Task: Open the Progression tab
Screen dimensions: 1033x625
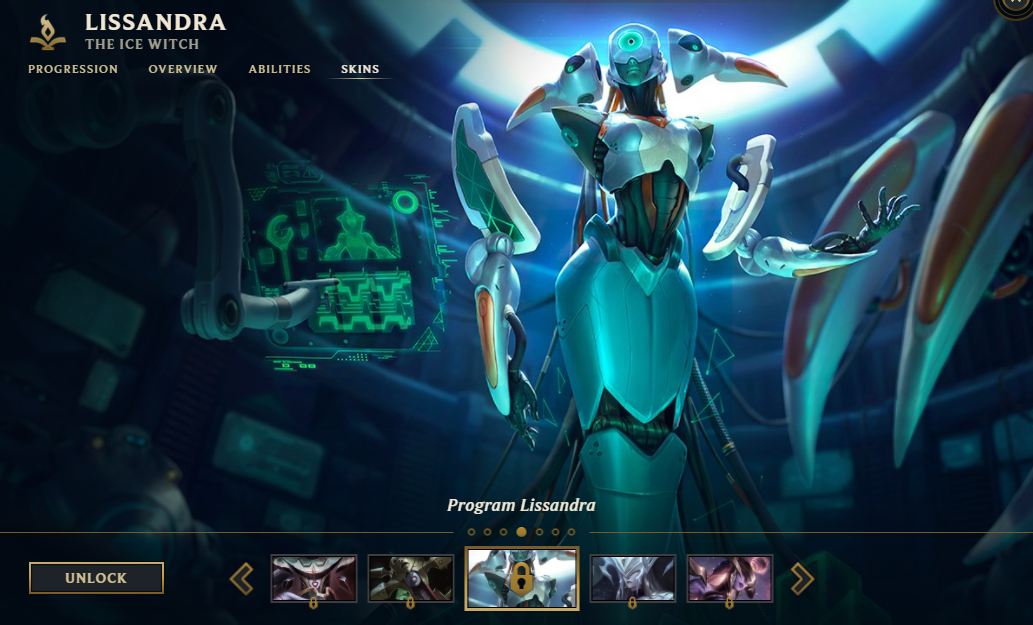Action: (x=73, y=69)
